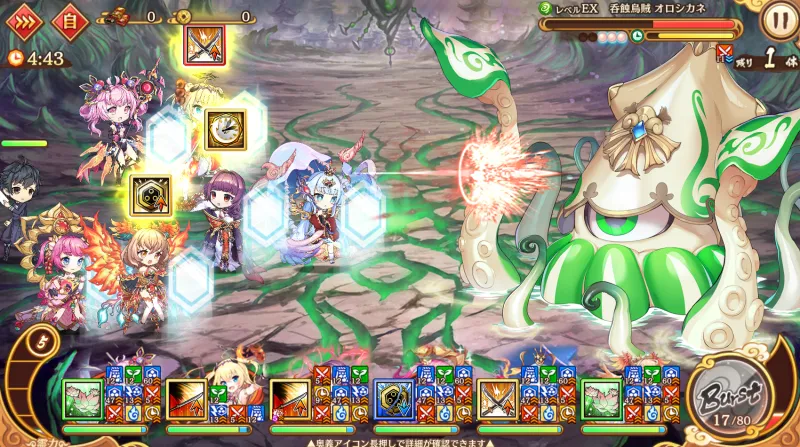Screen dimensions: 800x447
Task: Trigger the floating crossed-swords attack-up skill
Action: [x=204, y=43]
